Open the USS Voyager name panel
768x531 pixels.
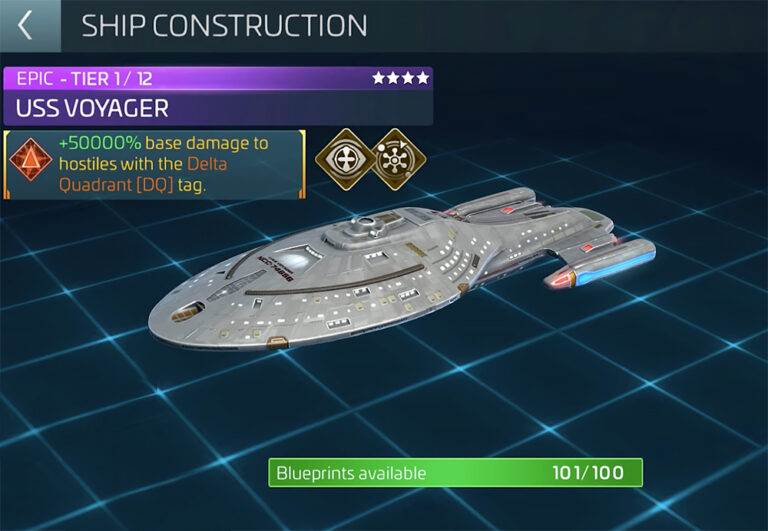[x=217, y=107]
